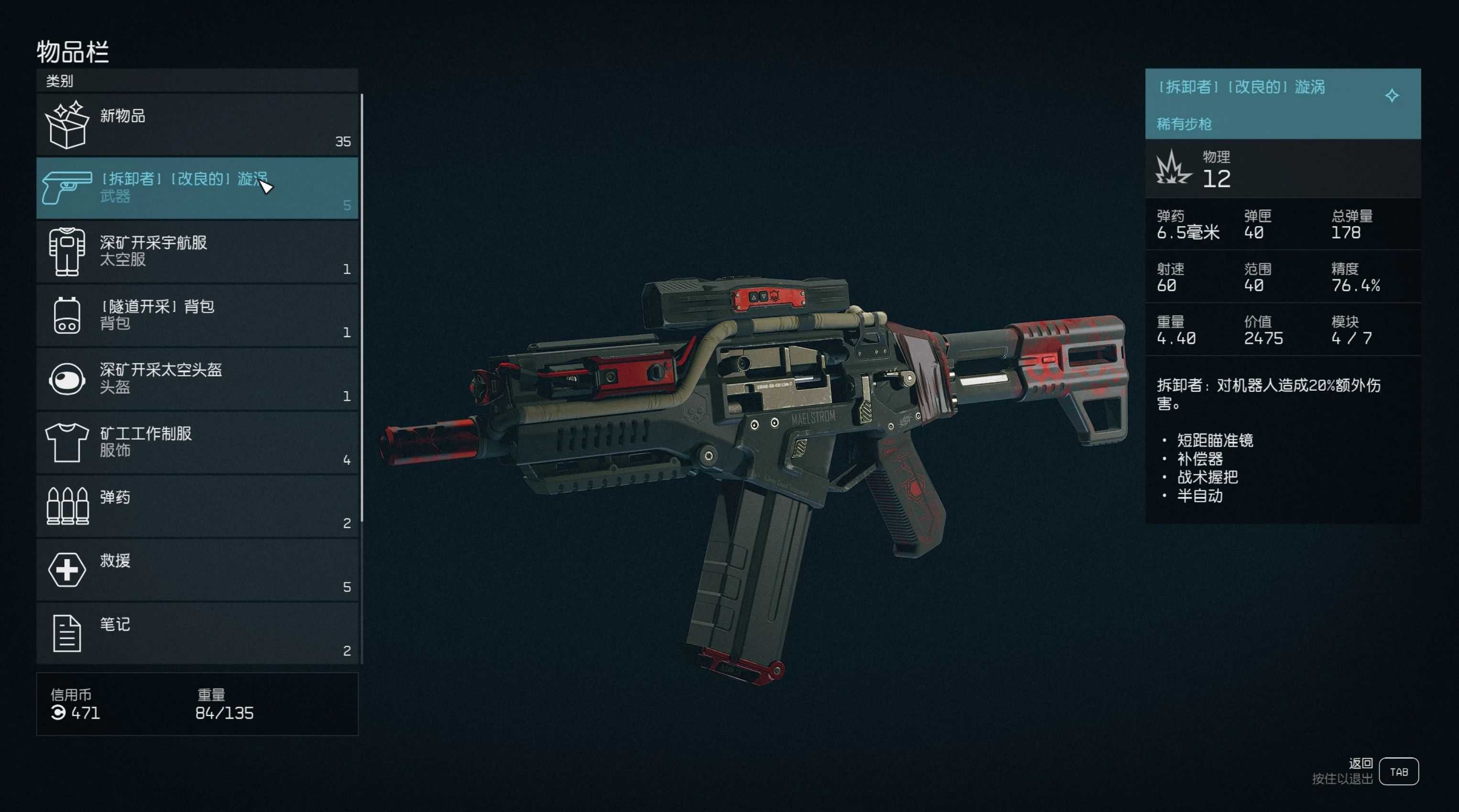This screenshot has height=812, width=1459.
Task: Select the 隧道开采 背包 pack row
Action: pyautogui.click(x=197, y=316)
